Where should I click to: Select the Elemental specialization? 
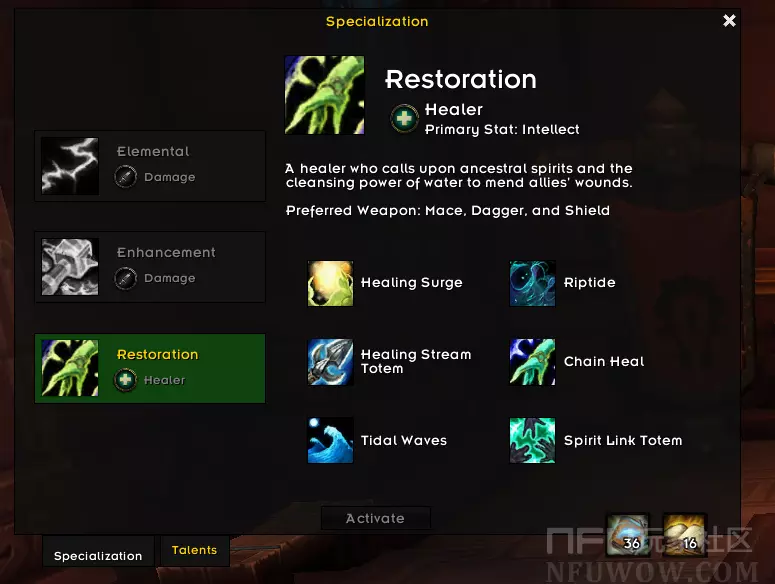(150, 166)
